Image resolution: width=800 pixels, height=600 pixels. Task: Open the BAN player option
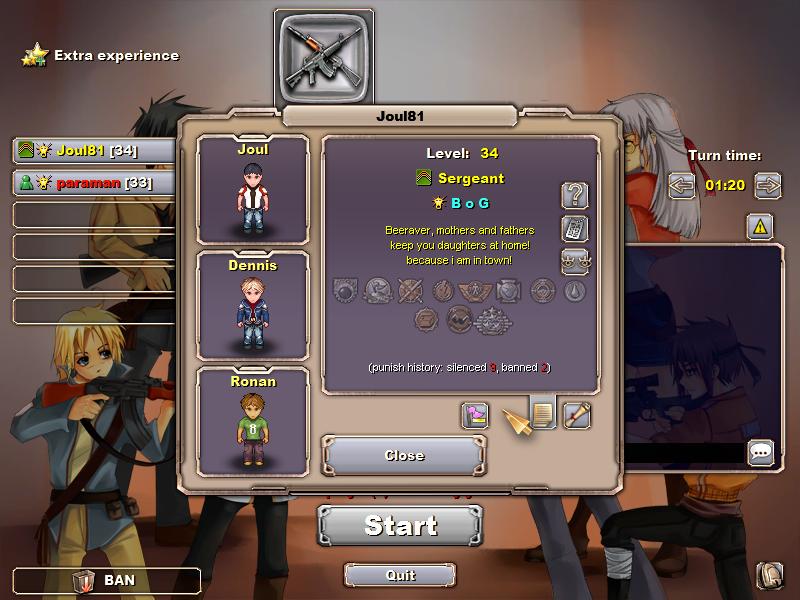click(106, 580)
